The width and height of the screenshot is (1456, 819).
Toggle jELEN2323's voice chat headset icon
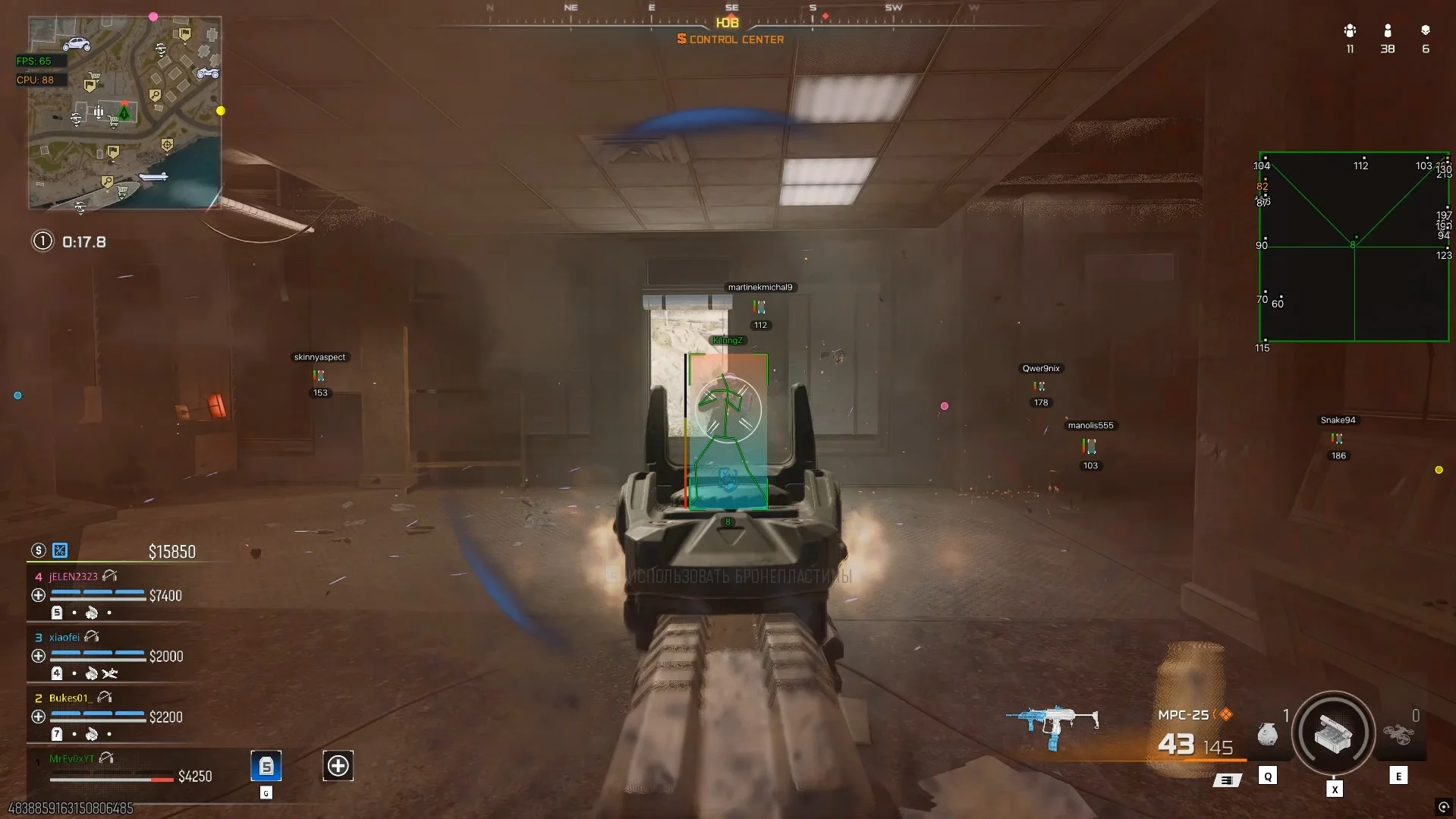pos(110,575)
